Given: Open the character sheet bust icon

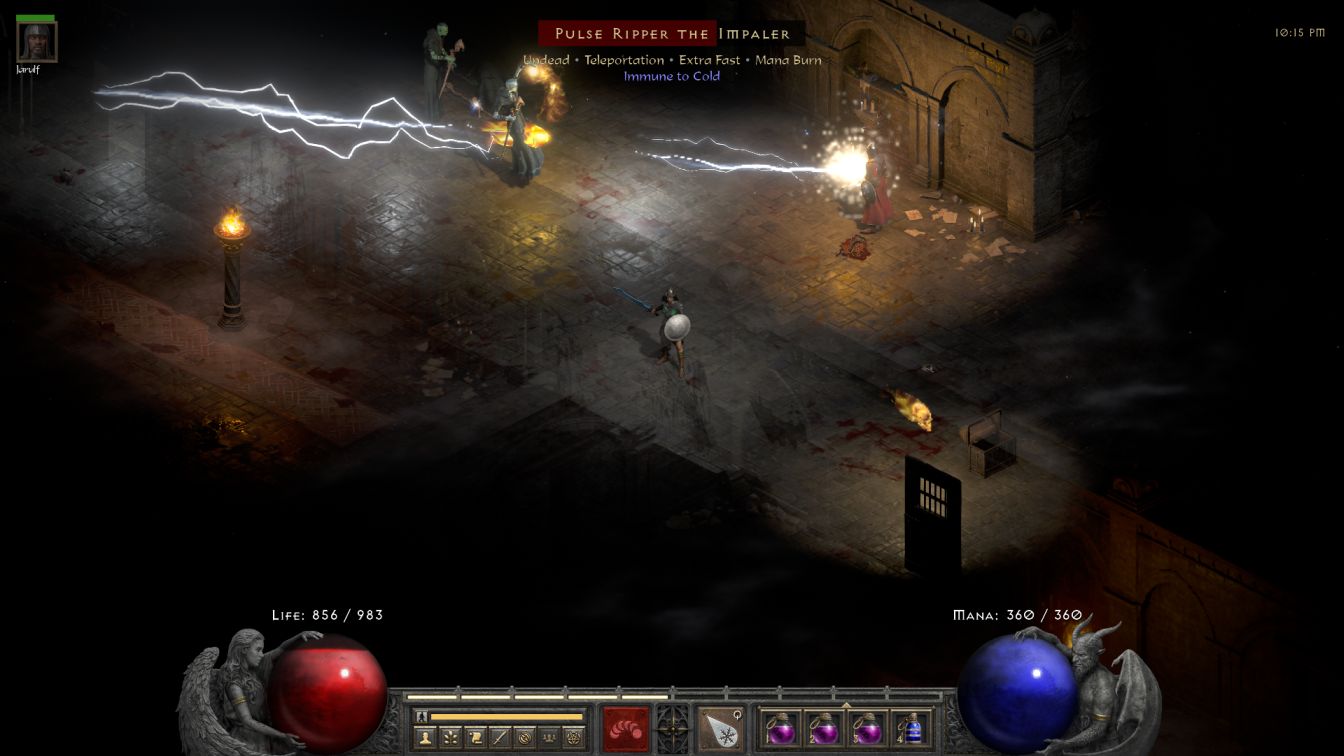Looking at the screenshot, I should (424, 738).
